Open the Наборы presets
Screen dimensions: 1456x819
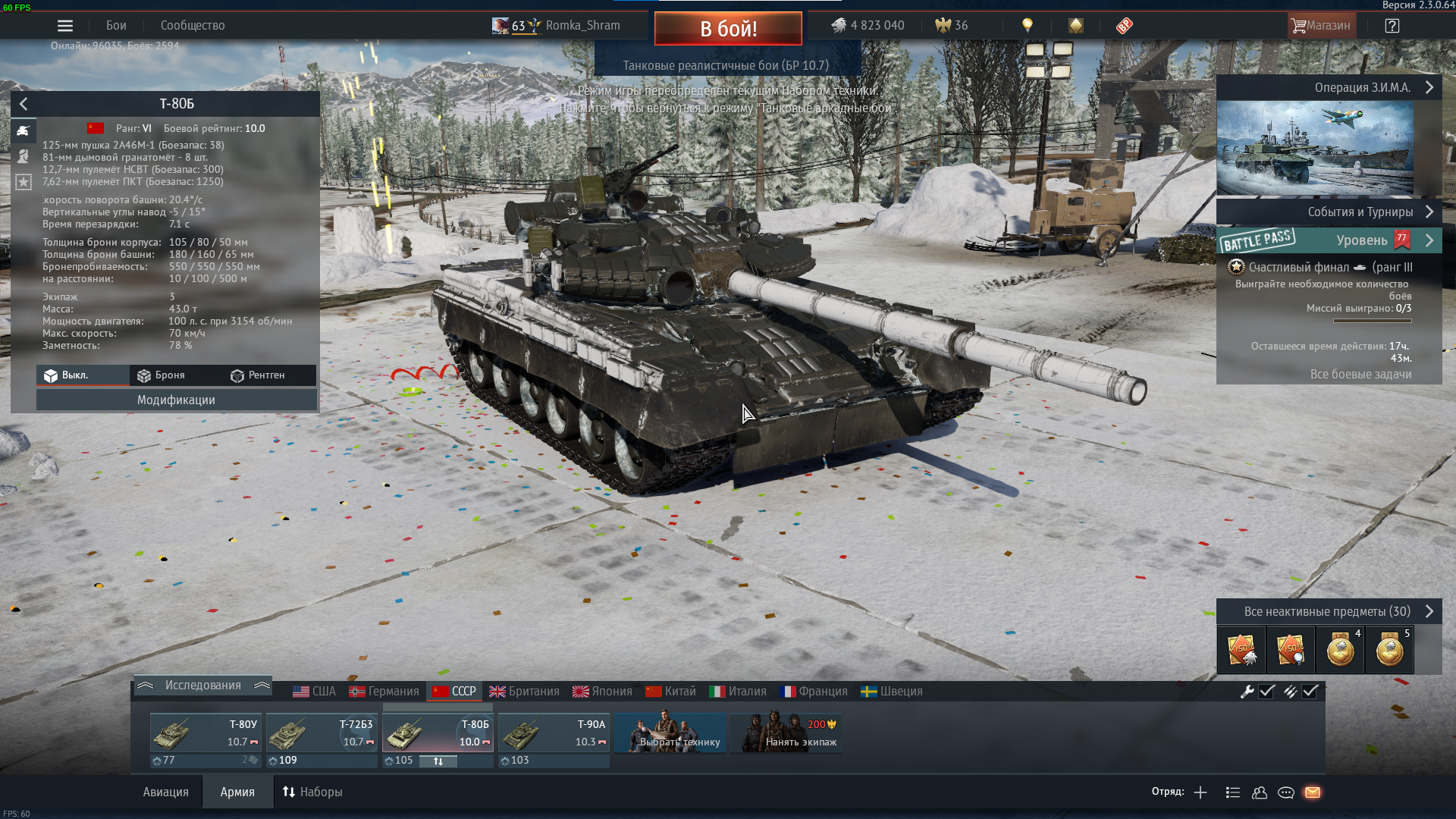pos(312,792)
